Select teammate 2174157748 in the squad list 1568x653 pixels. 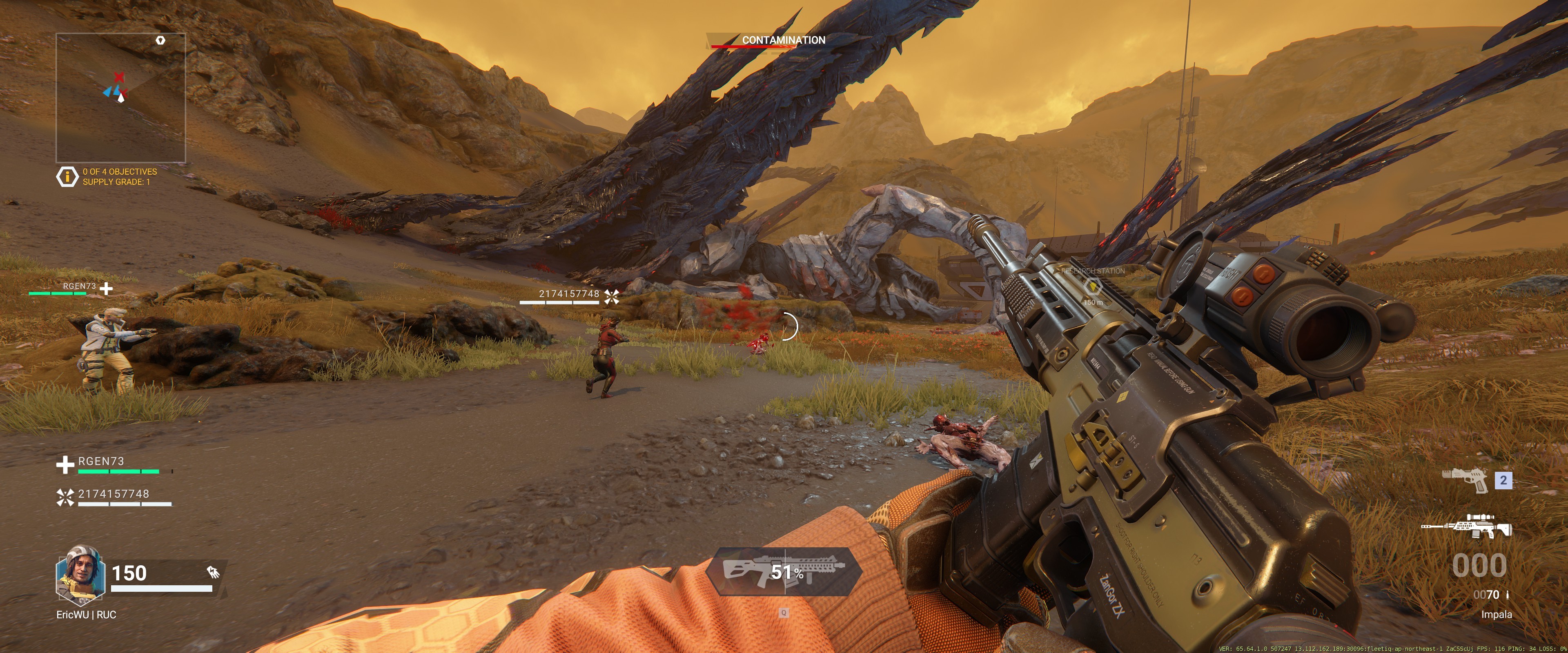point(113,494)
